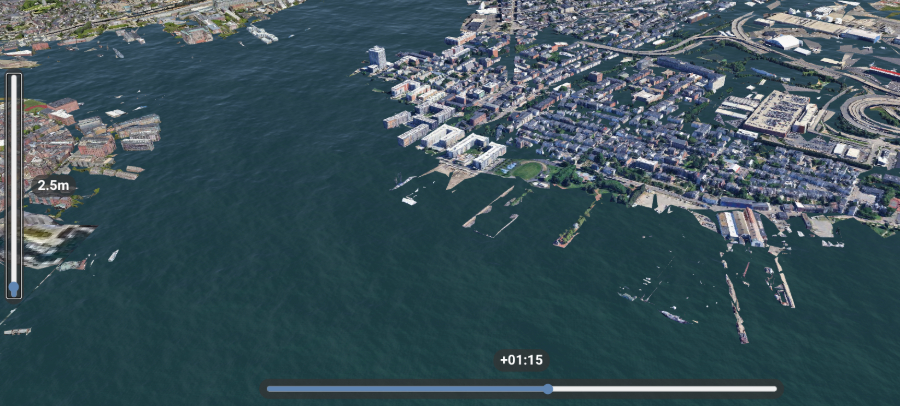900x406 pixels.
Task: Click the vertical water level slider handle
Action: tap(13, 288)
